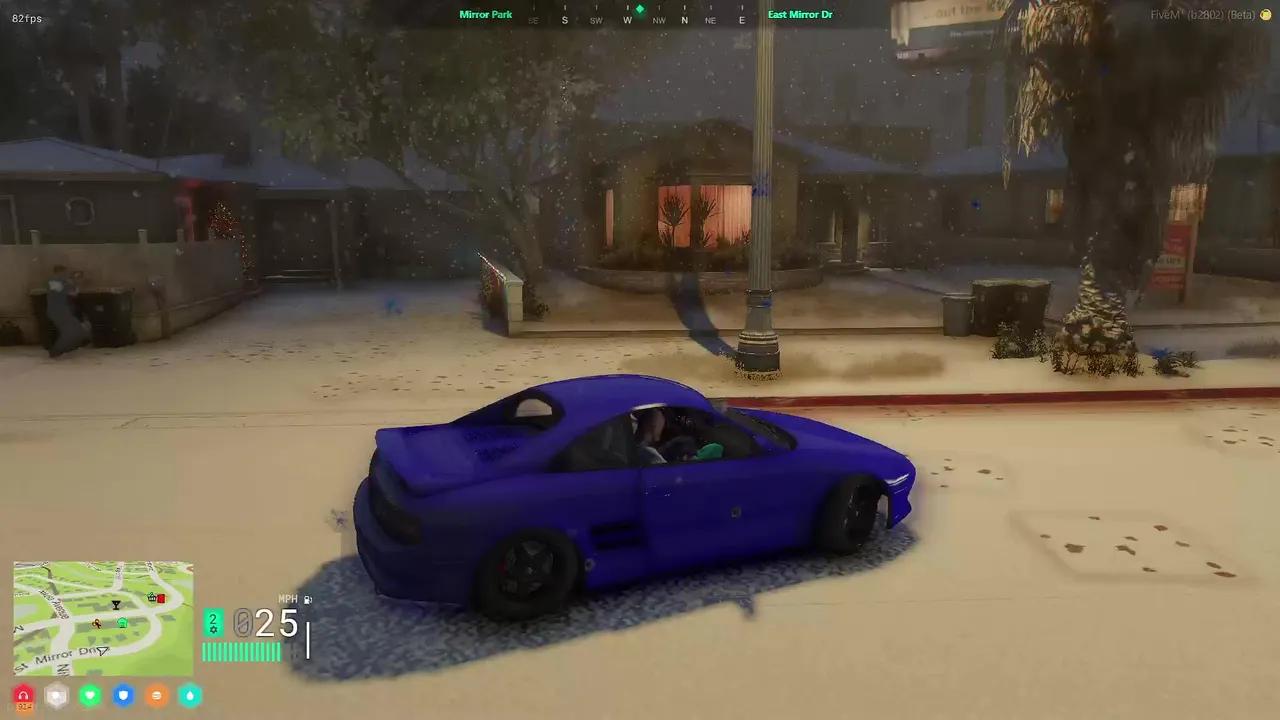Click the fuel pump icon beside MPH label
The height and width of the screenshot is (720, 1280).
pos(306,599)
